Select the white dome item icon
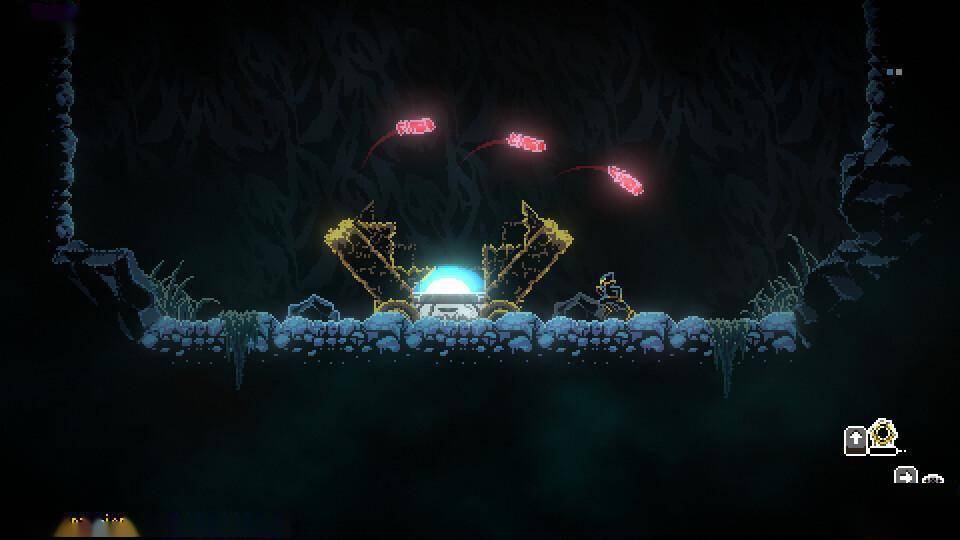 click(932, 479)
